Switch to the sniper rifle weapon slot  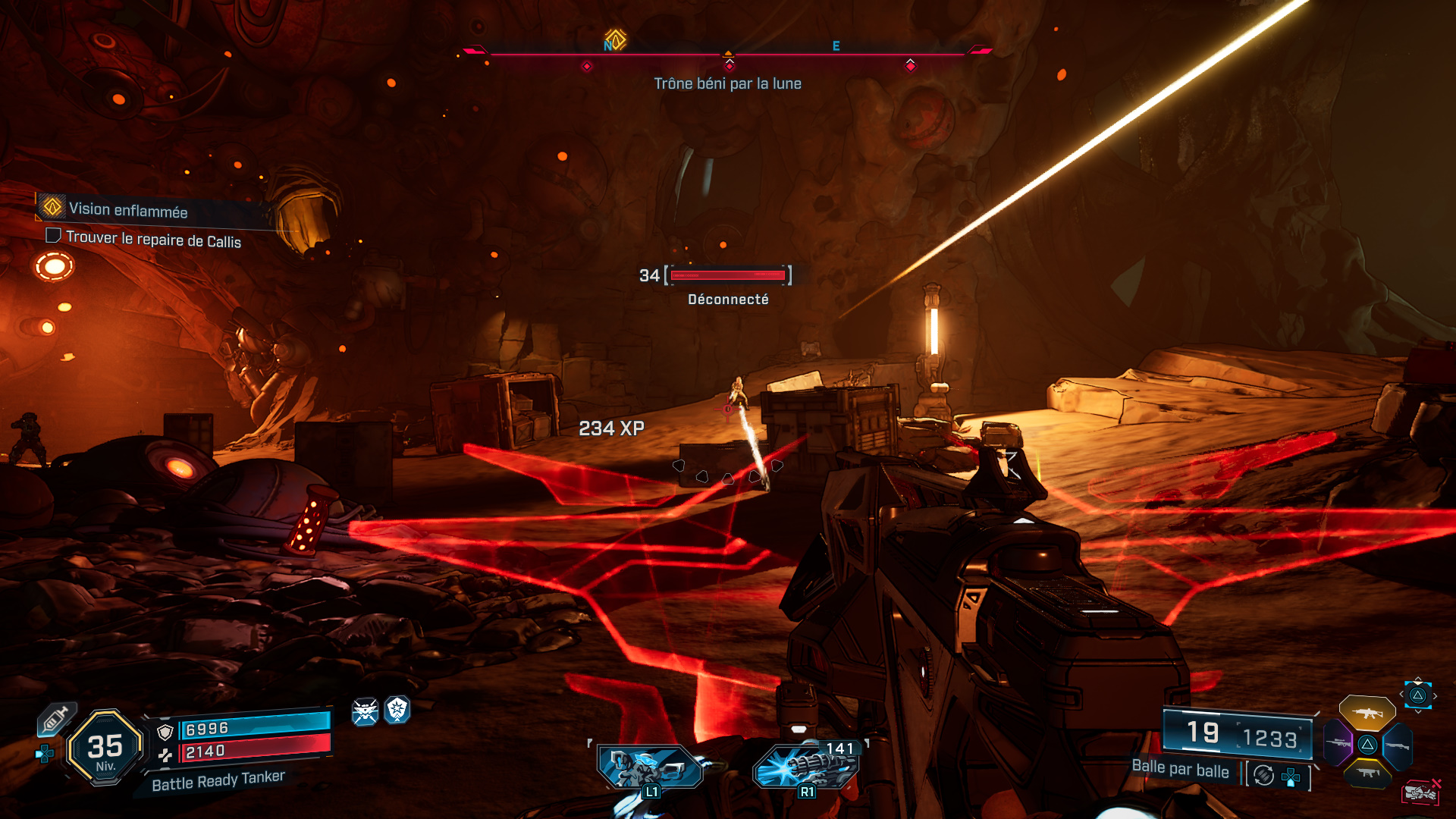[1338, 743]
